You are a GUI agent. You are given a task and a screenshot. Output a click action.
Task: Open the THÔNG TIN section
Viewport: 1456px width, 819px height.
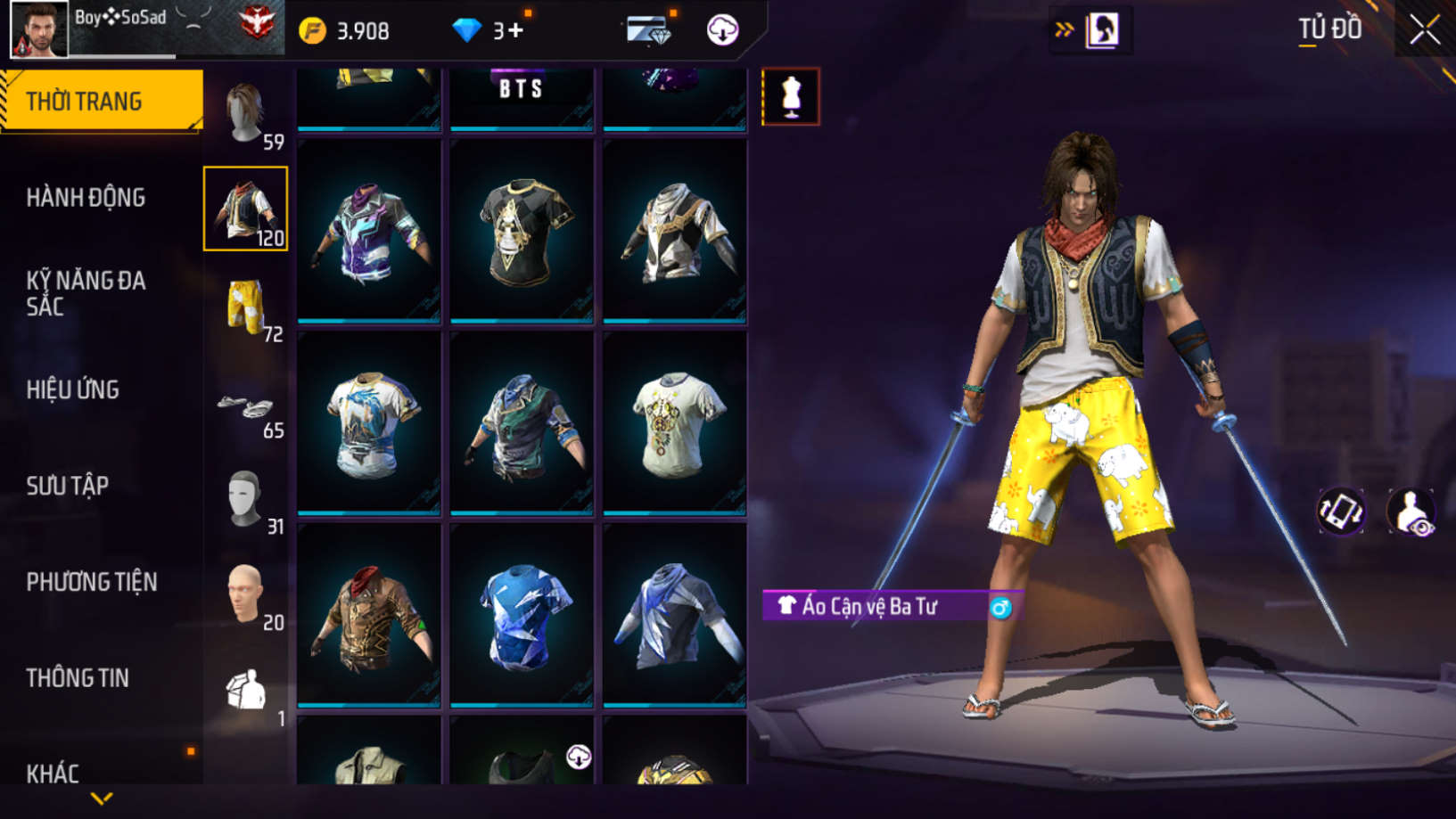click(78, 678)
